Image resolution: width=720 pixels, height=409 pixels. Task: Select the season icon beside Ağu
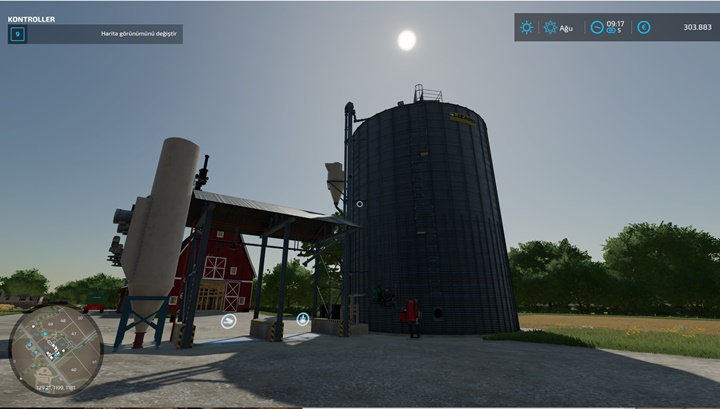coord(550,27)
